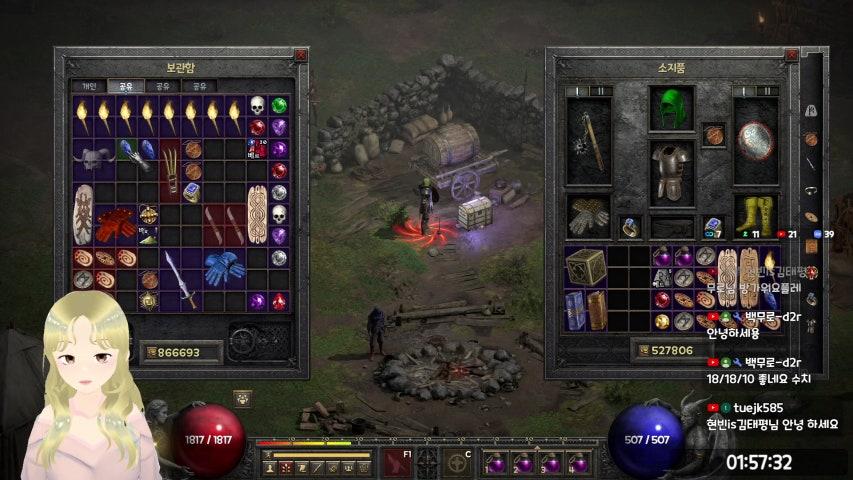Use the first belt potion
853x480 pixels.
pos(495,464)
